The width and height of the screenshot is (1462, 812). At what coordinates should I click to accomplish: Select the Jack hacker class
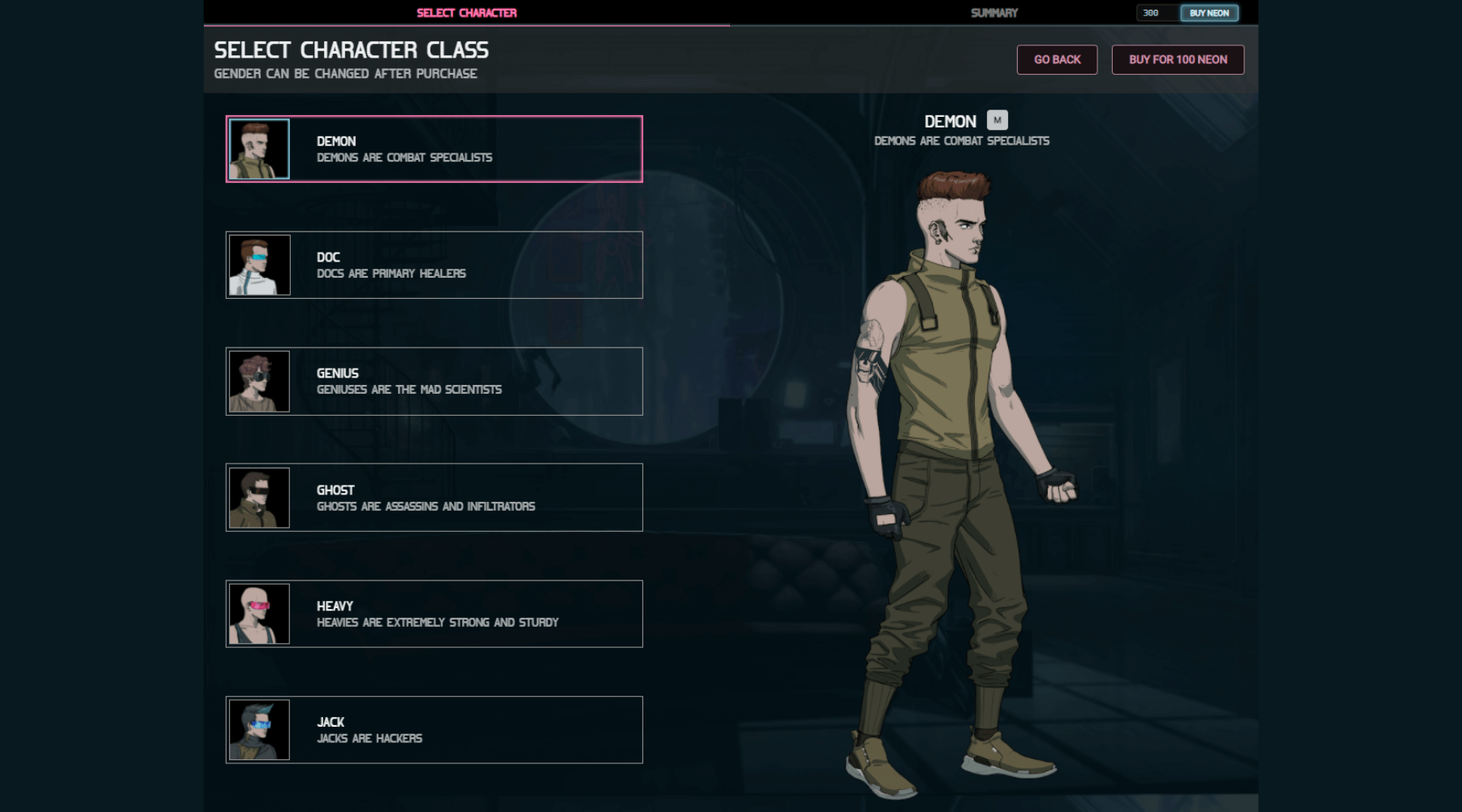point(434,730)
